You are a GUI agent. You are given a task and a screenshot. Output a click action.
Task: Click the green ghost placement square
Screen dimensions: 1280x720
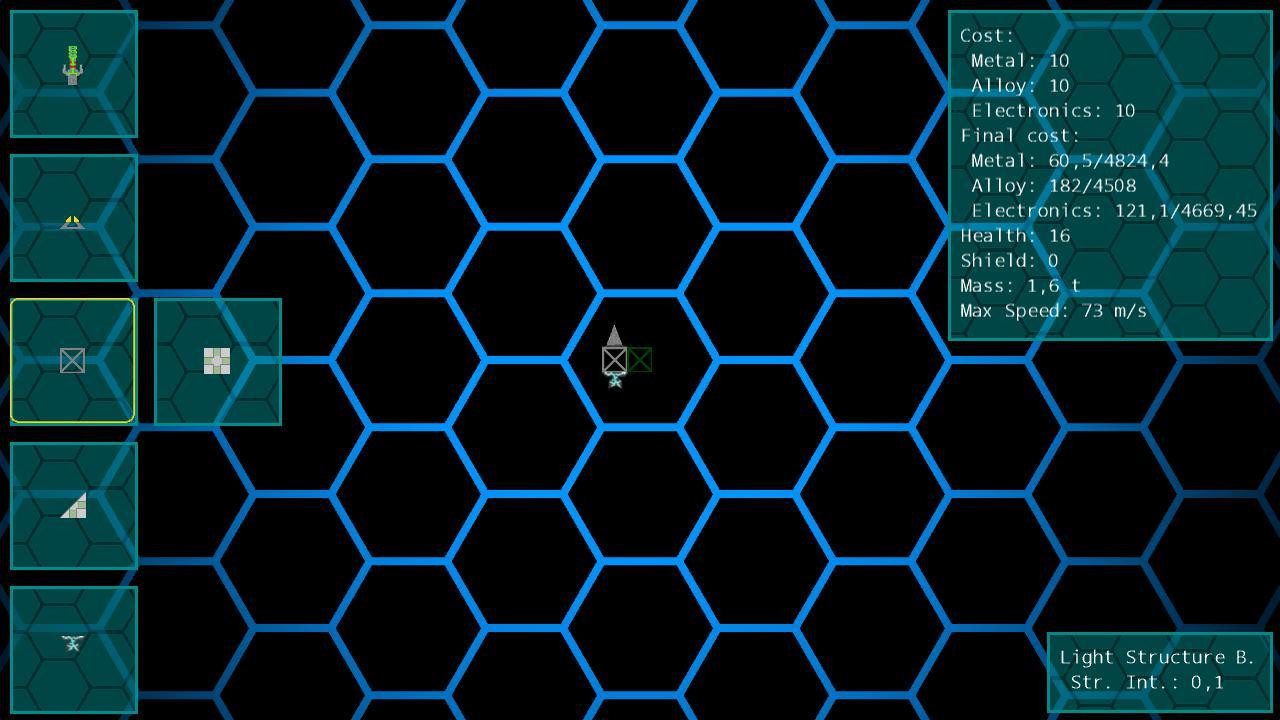pyautogui.click(x=641, y=360)
